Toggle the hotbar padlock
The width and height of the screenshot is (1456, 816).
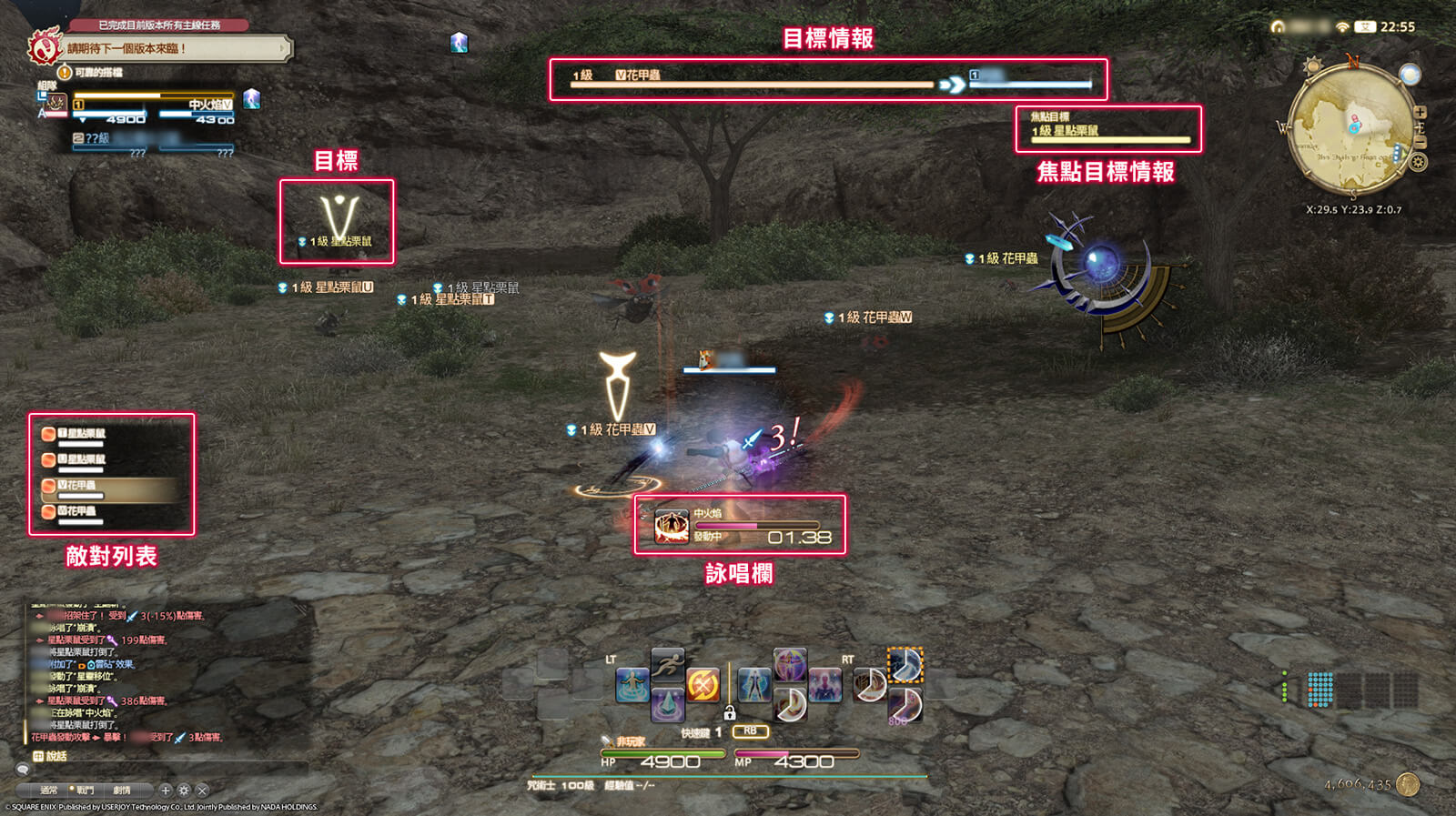(x=729, y=713)
